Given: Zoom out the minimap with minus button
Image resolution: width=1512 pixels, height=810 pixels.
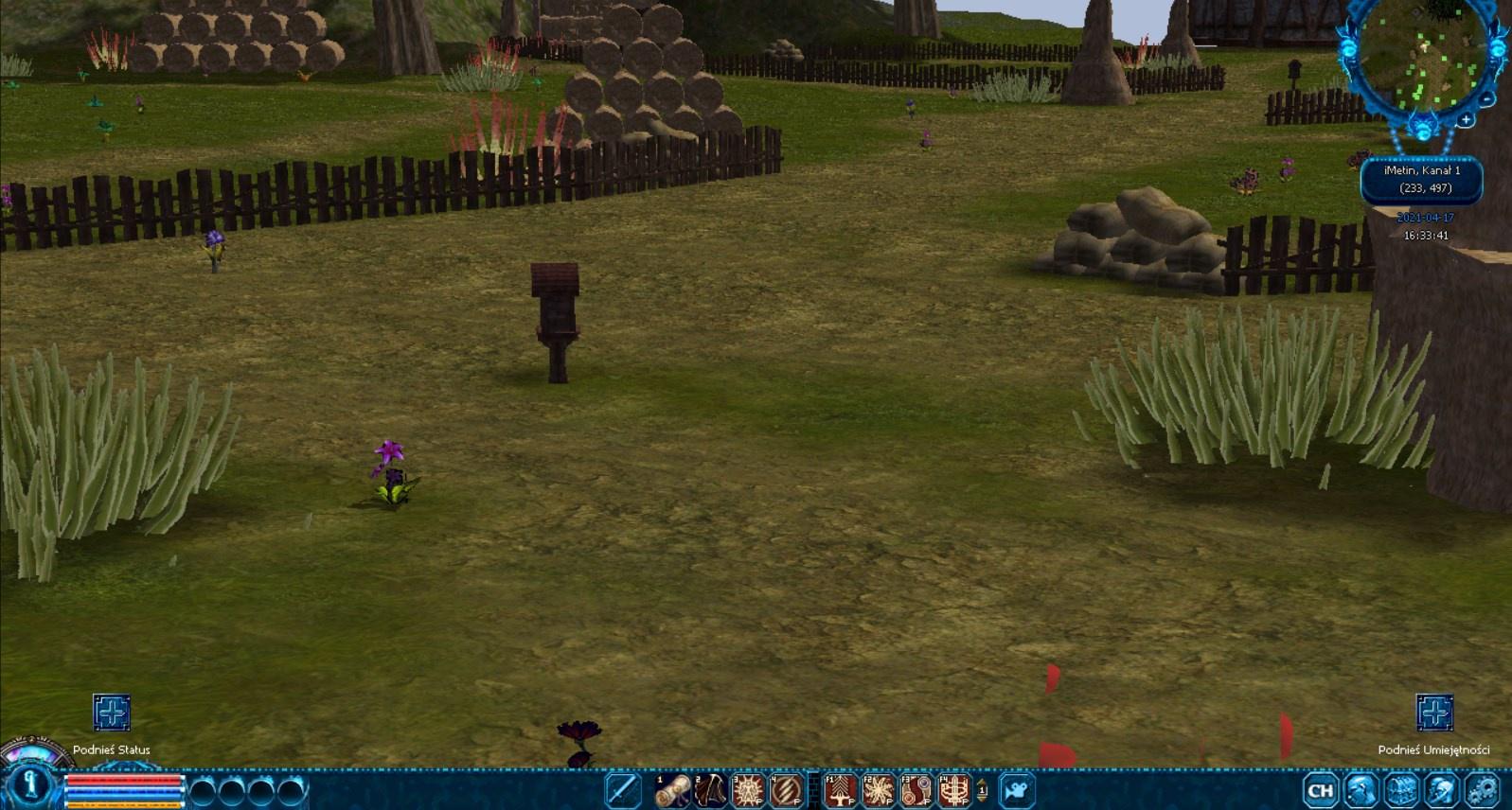Looking at the screenshot, I should pos(1487,98).
